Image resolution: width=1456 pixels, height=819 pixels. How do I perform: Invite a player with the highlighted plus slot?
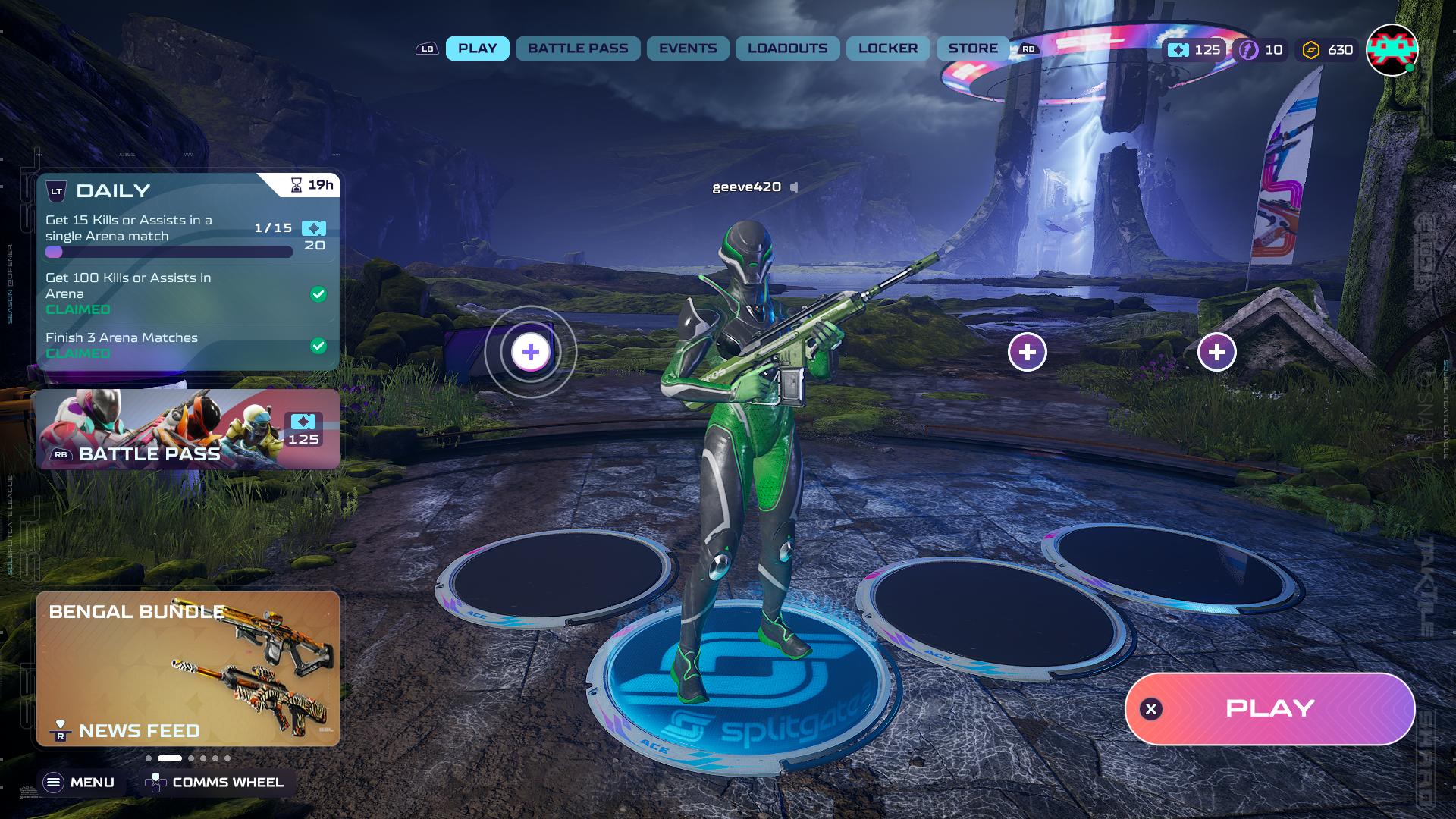[x=531, y=352]
